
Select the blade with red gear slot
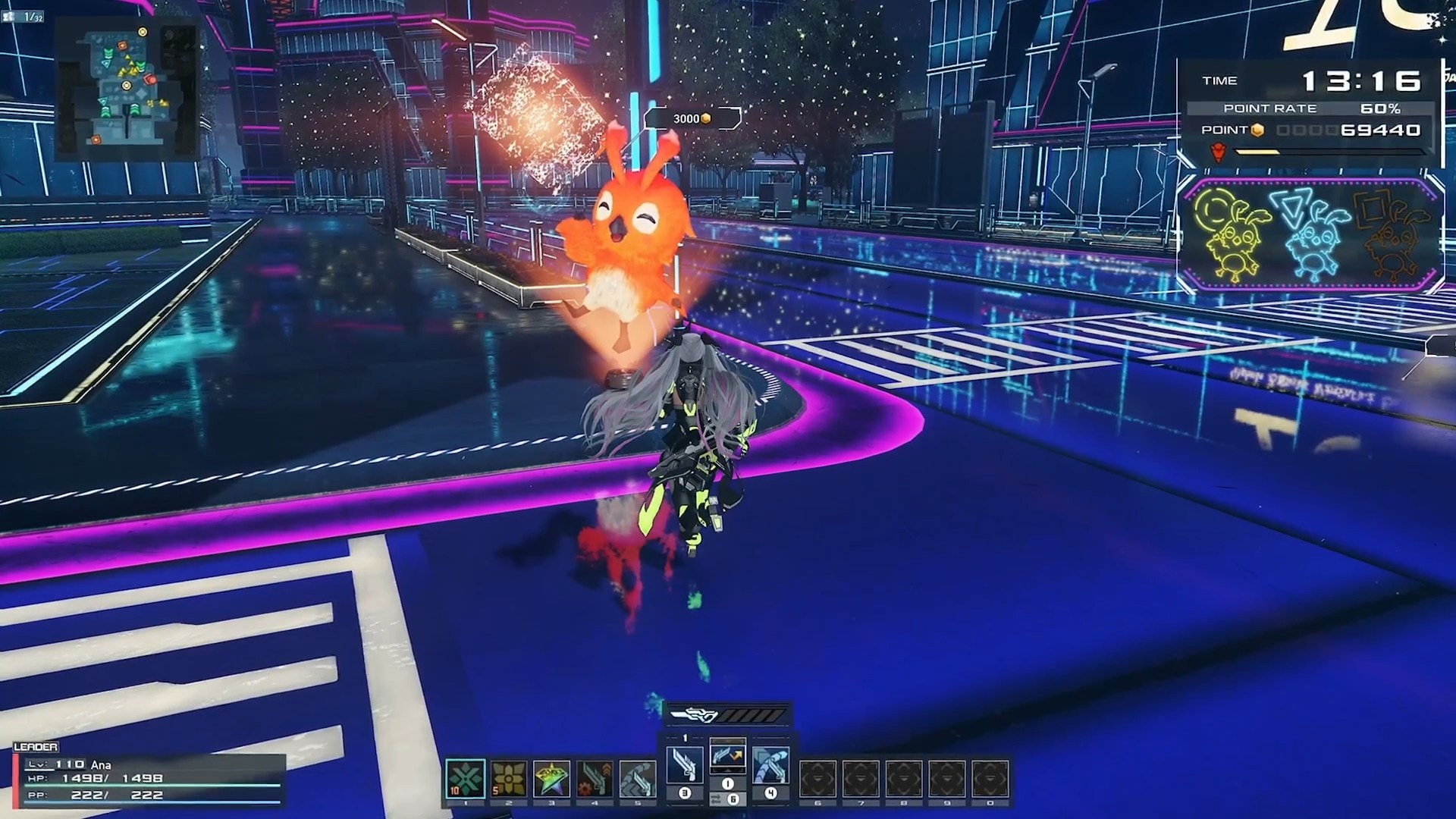click(595, 779)
